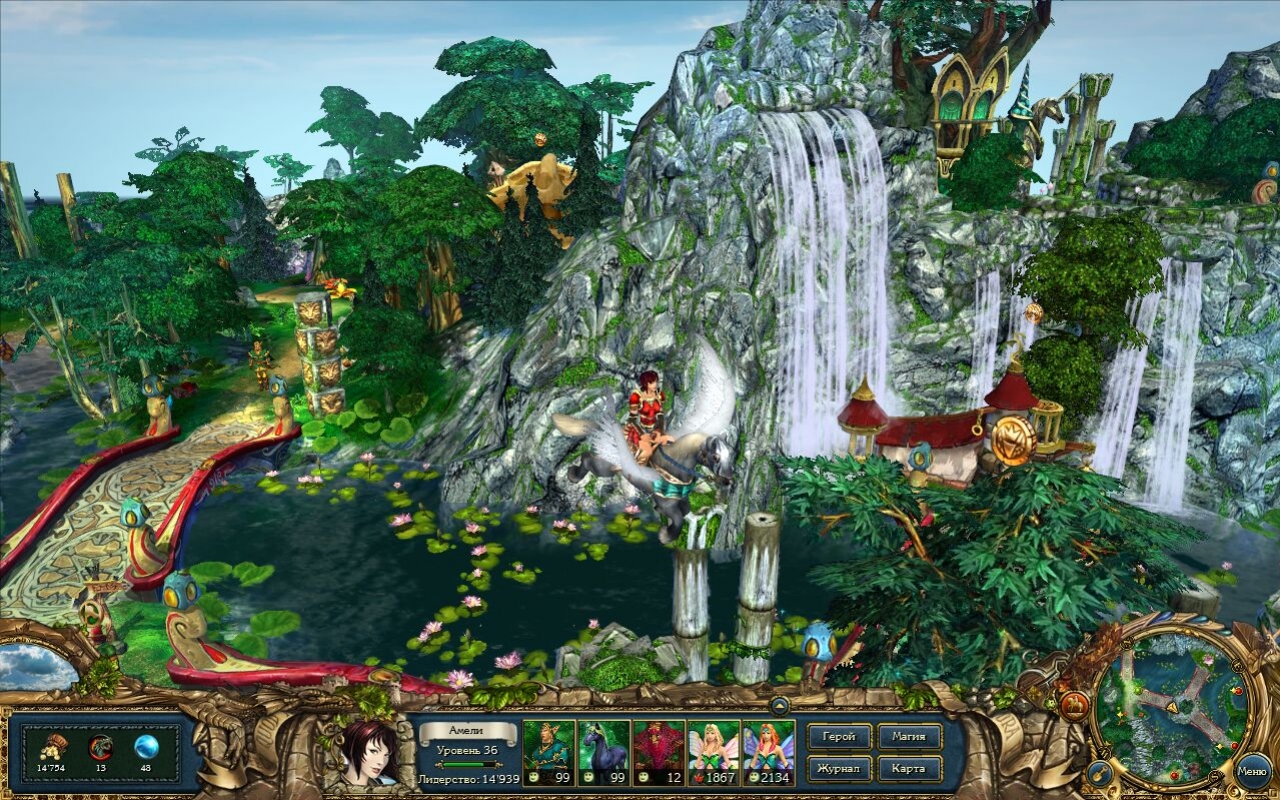Click the horse rider icon beside the minimap

pos(1074,706)
